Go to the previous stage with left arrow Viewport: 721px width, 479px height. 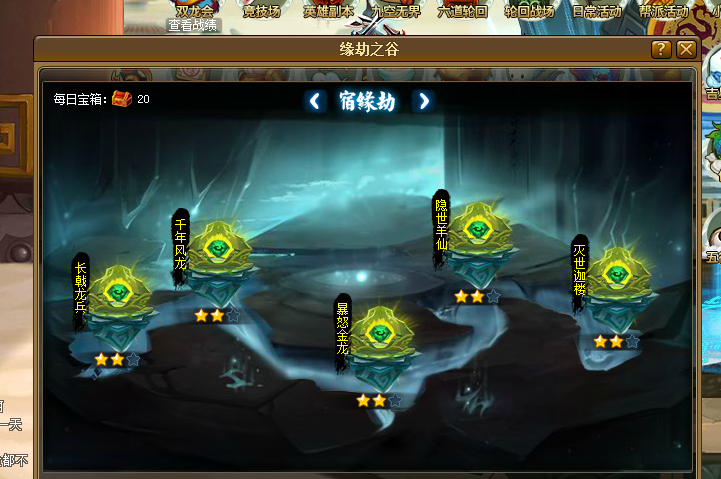(316, 101)
